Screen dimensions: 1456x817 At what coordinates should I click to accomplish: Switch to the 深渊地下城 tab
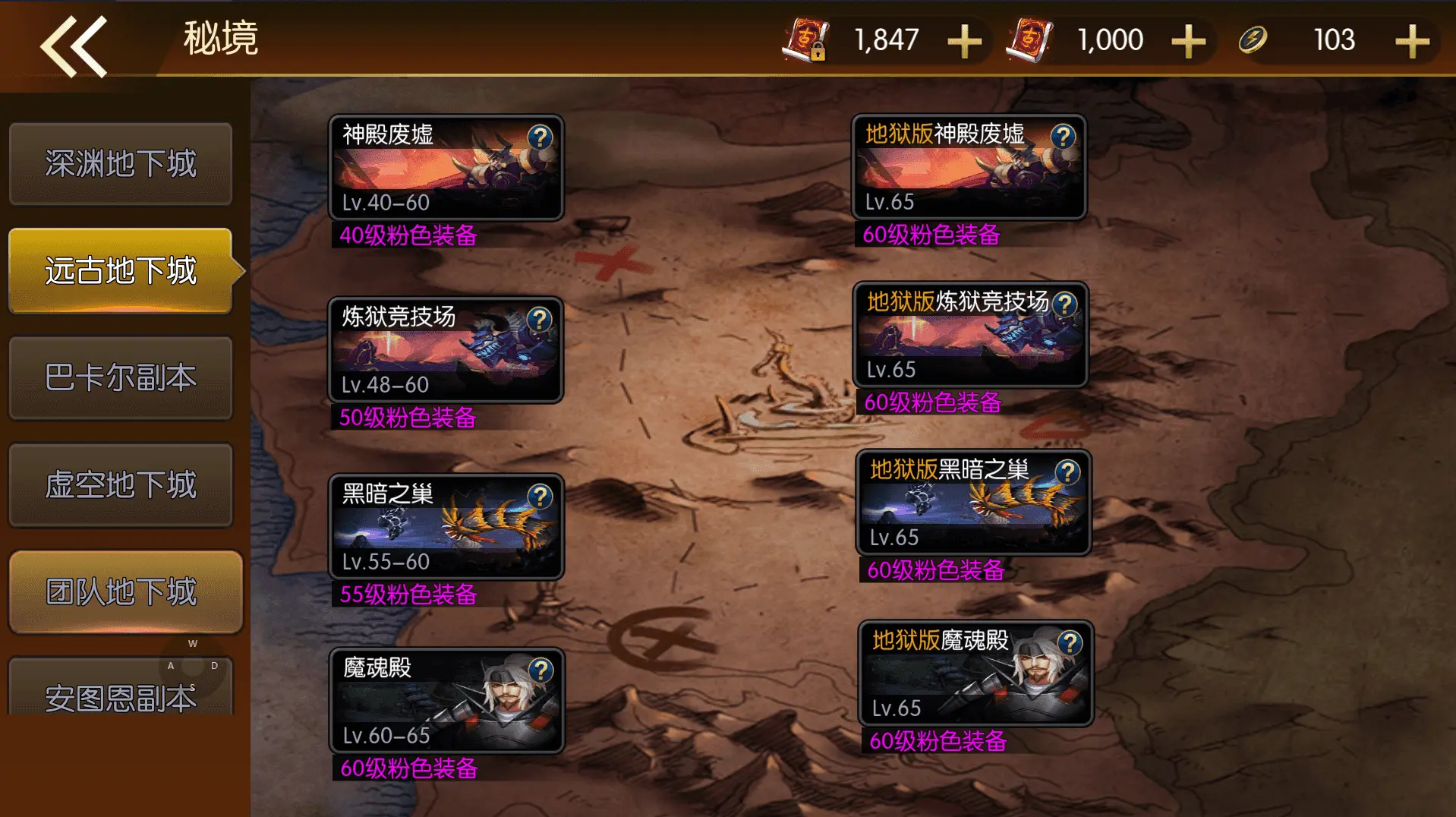click(121, 164)
